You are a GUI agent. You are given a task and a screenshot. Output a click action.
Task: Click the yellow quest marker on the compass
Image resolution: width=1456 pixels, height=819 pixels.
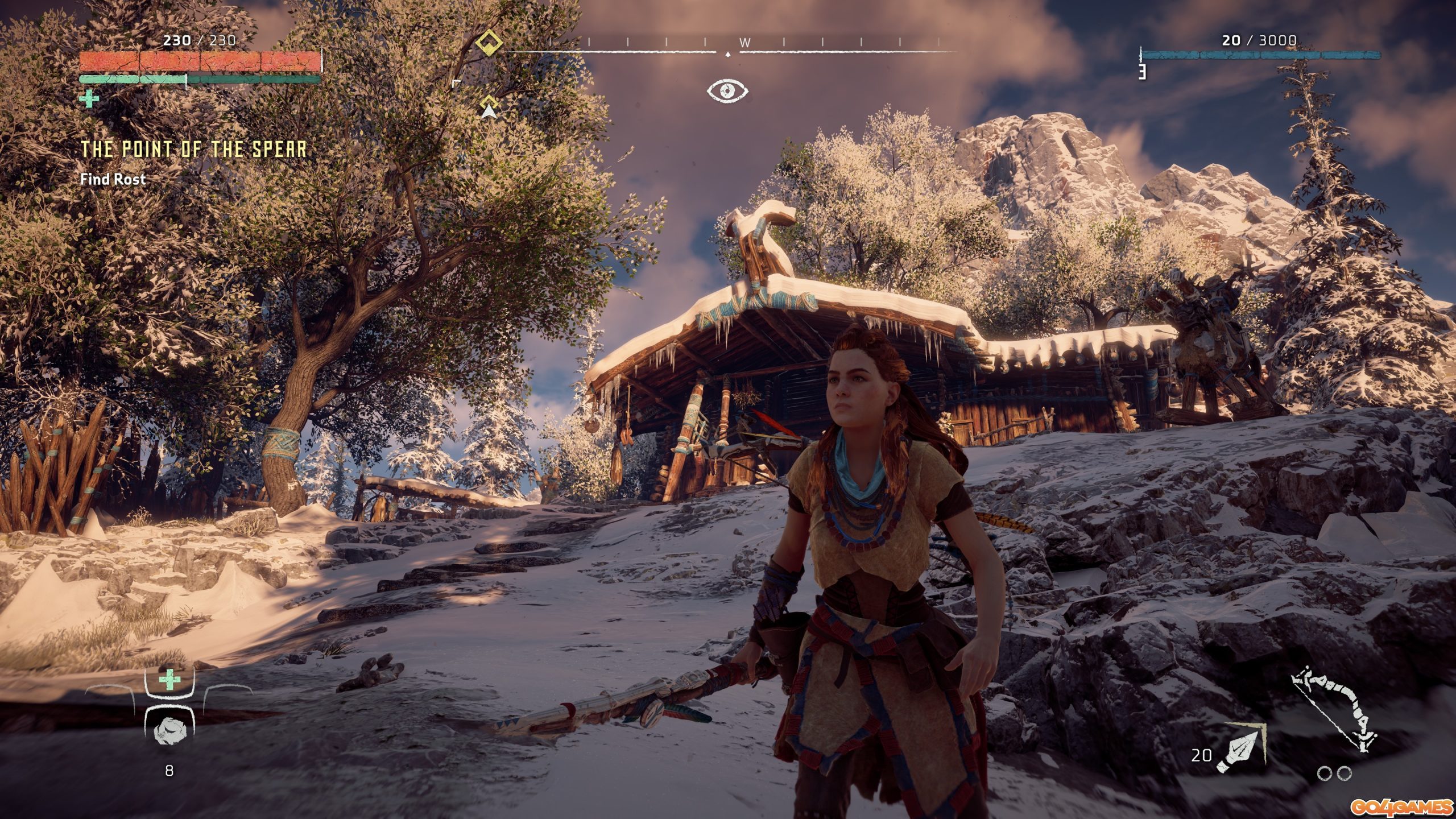(x=489, y=43)
